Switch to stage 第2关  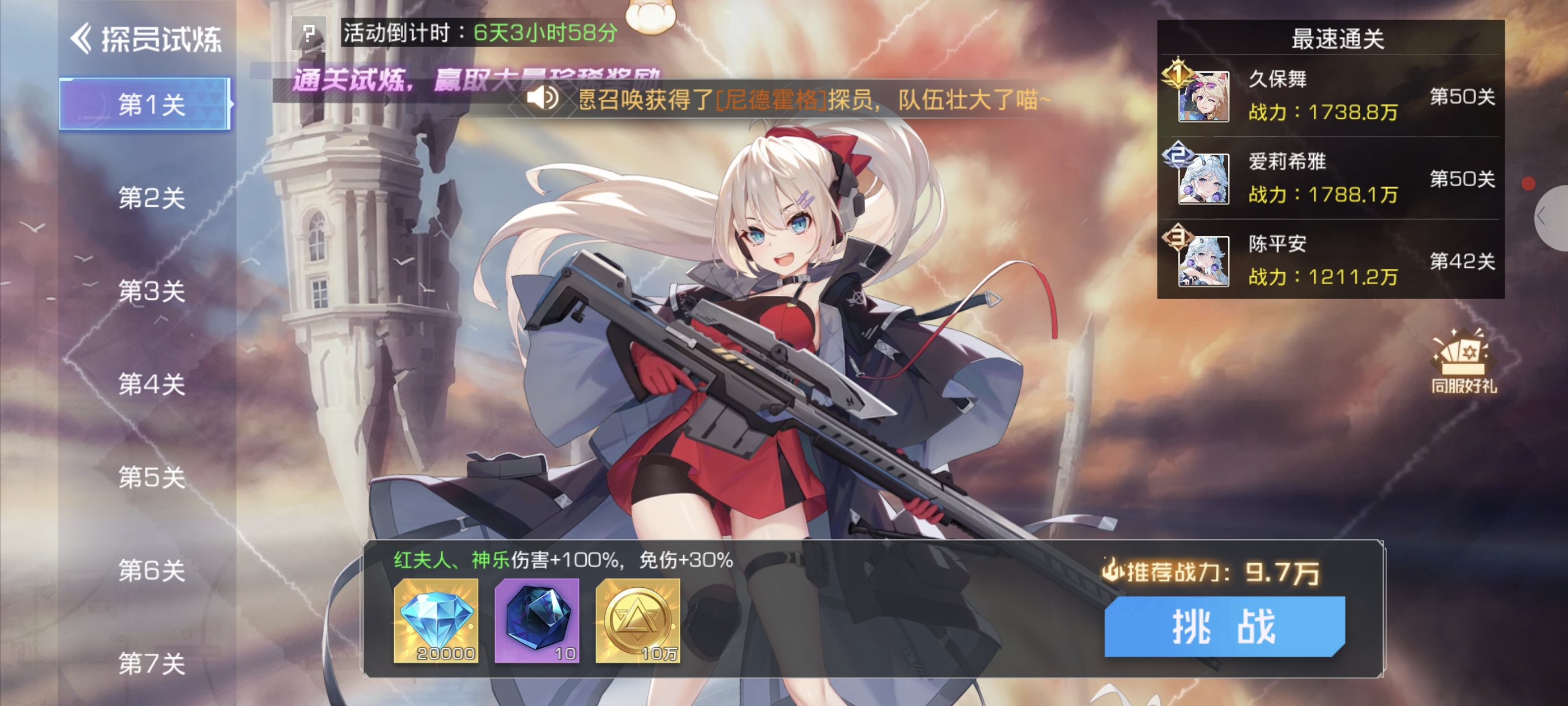pyautogui.click(x=151, y=198)
